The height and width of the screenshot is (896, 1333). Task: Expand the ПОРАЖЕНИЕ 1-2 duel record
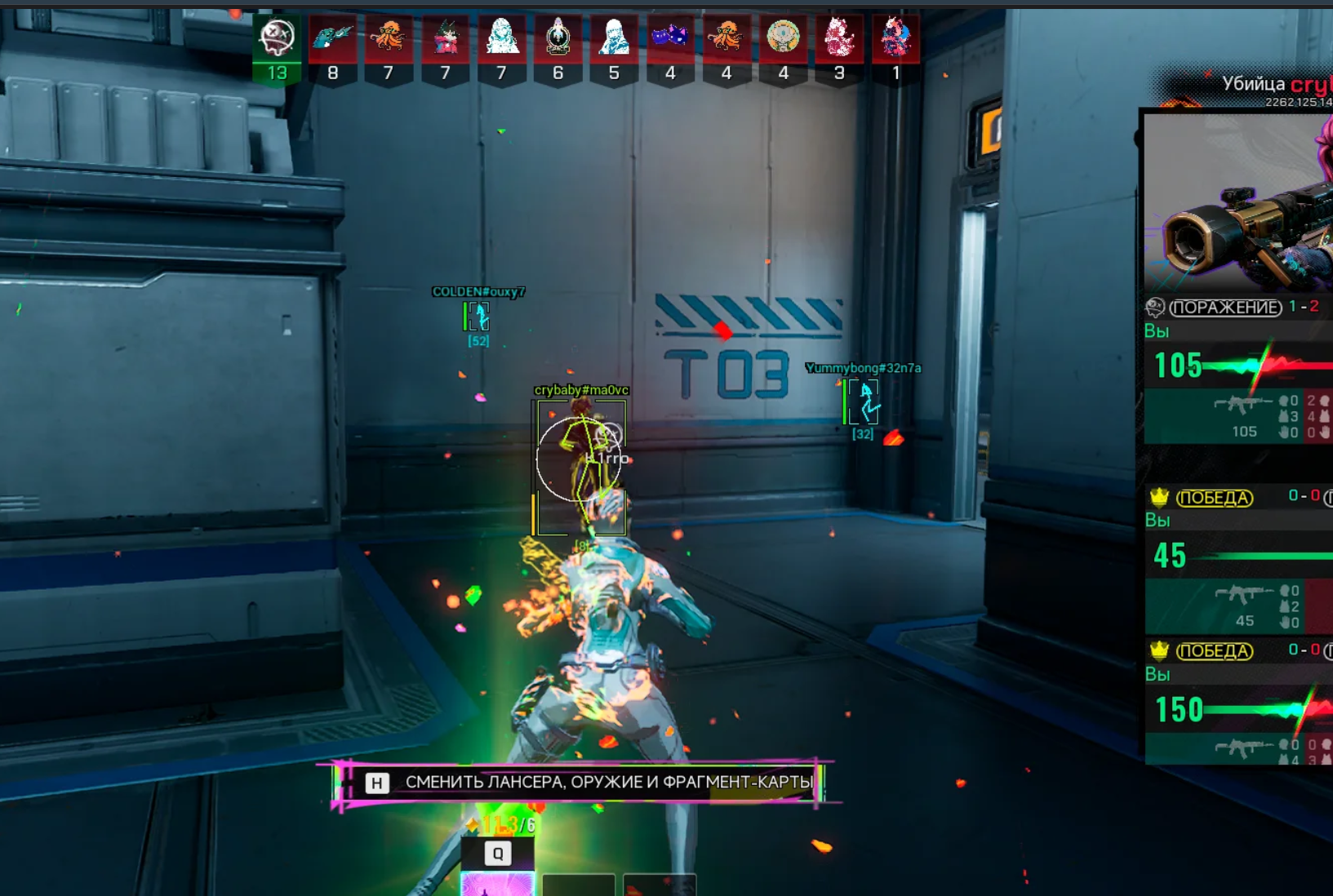coord(1225,308)
